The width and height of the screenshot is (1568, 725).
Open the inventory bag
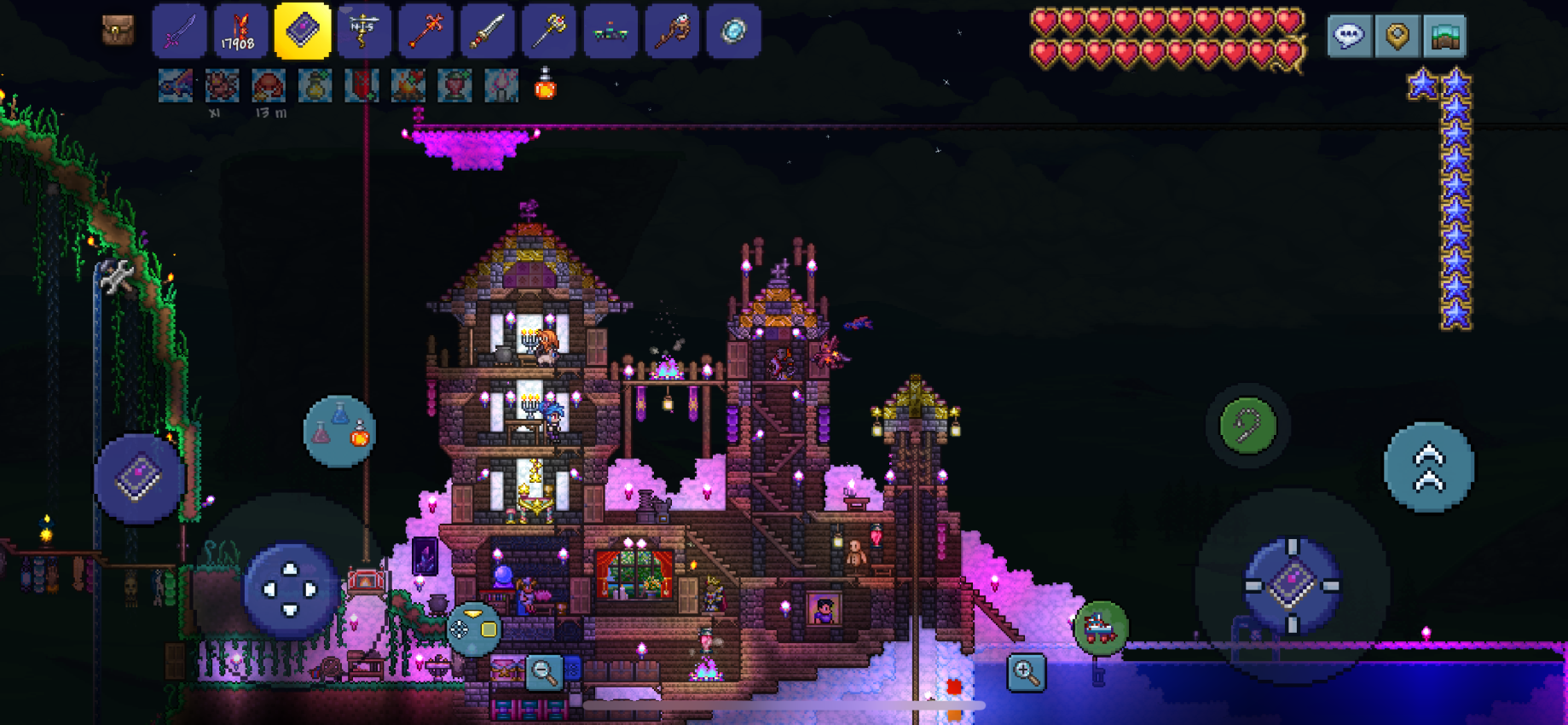[x=118, y=31]
